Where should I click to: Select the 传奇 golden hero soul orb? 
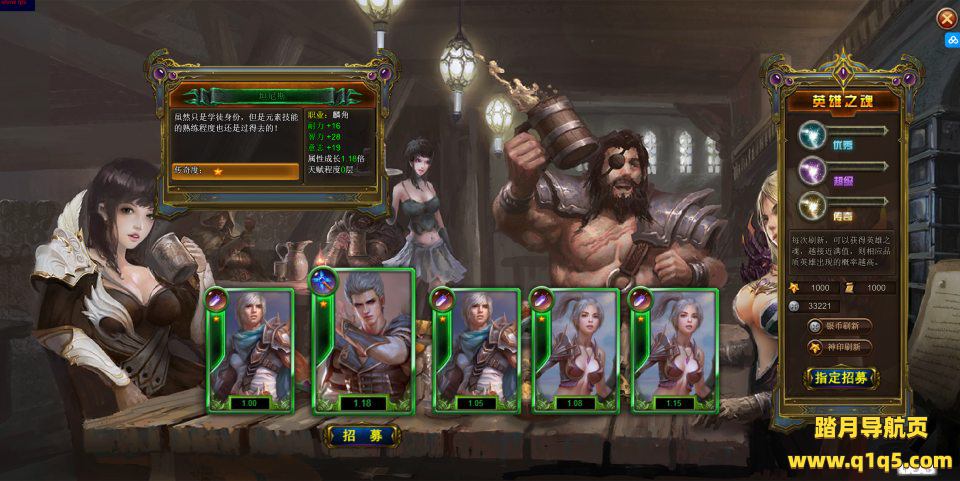click(x=812, y=205)
